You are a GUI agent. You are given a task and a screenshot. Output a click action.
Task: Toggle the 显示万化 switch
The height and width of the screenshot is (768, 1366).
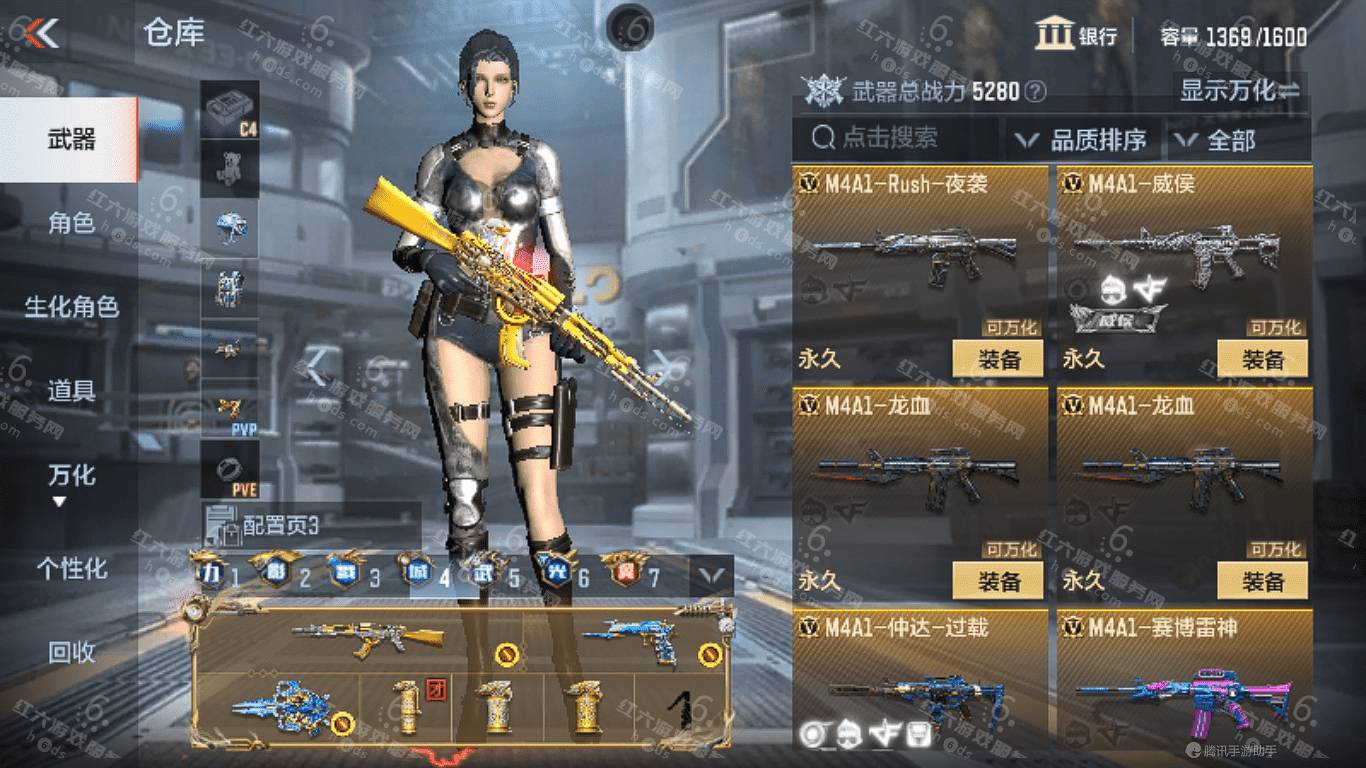(x=1240, y=91)
